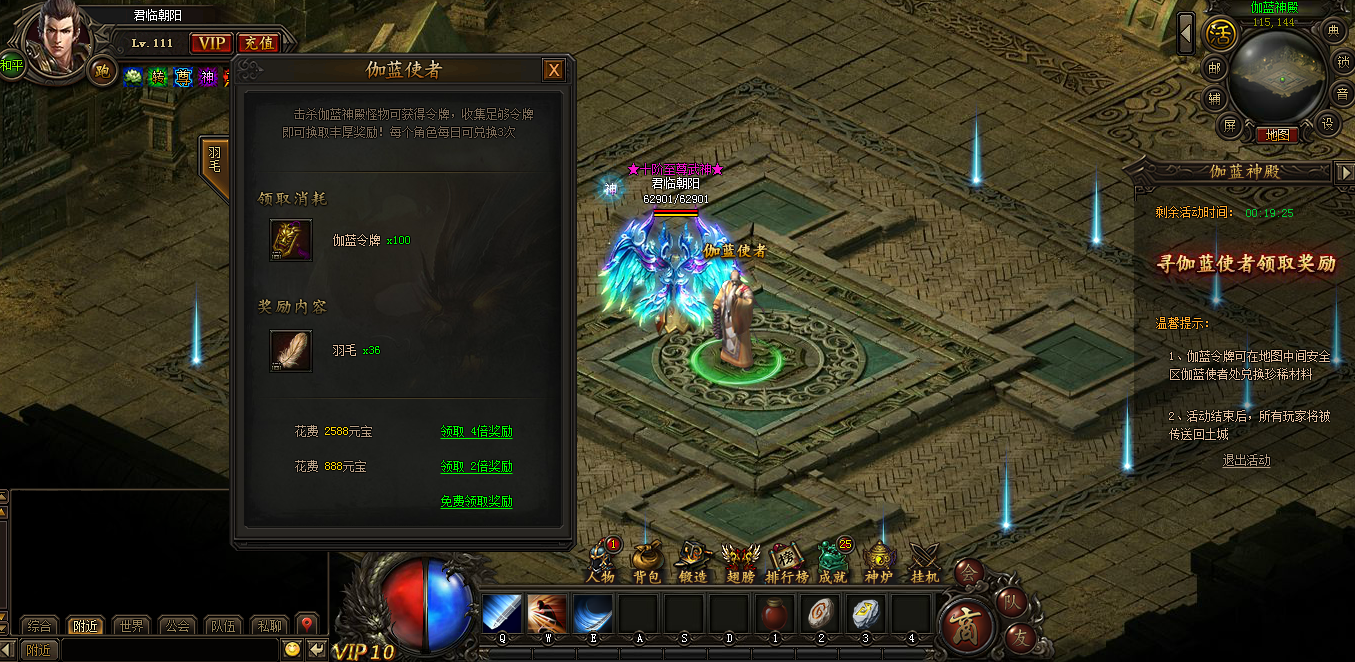Screen dimensions: 1355x662
Task: Click the 充值 recharge button
Action: pos(258,43)
